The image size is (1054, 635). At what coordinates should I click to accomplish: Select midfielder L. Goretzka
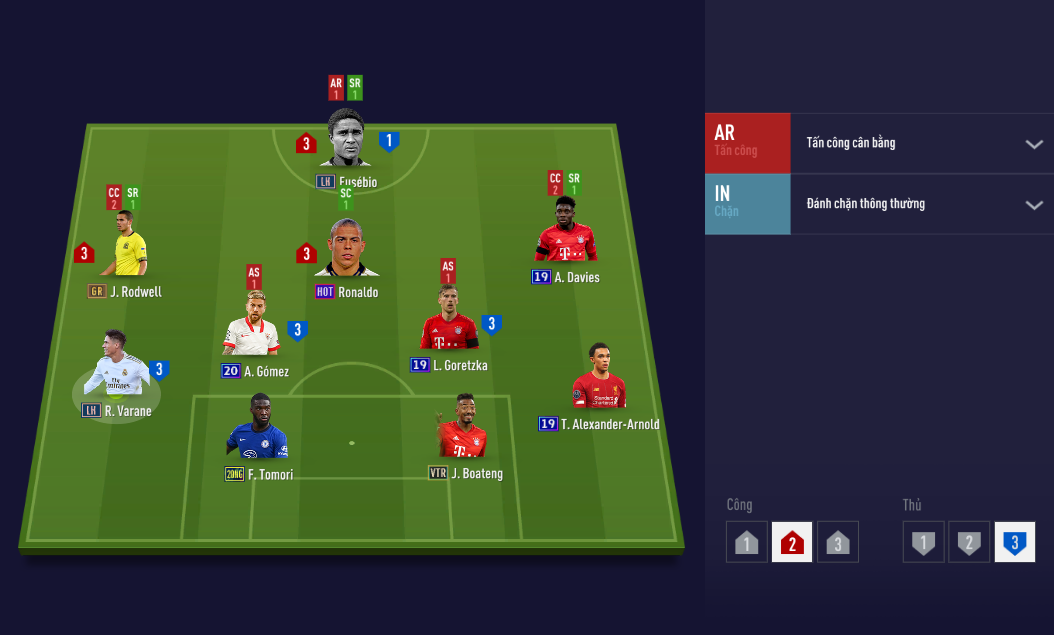449,320
